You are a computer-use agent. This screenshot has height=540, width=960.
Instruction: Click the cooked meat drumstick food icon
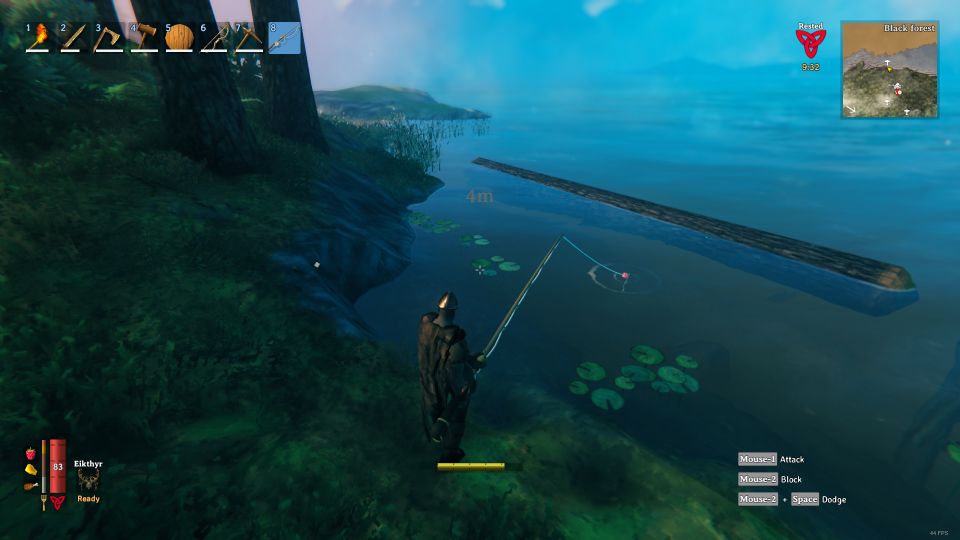coord(30,488)
